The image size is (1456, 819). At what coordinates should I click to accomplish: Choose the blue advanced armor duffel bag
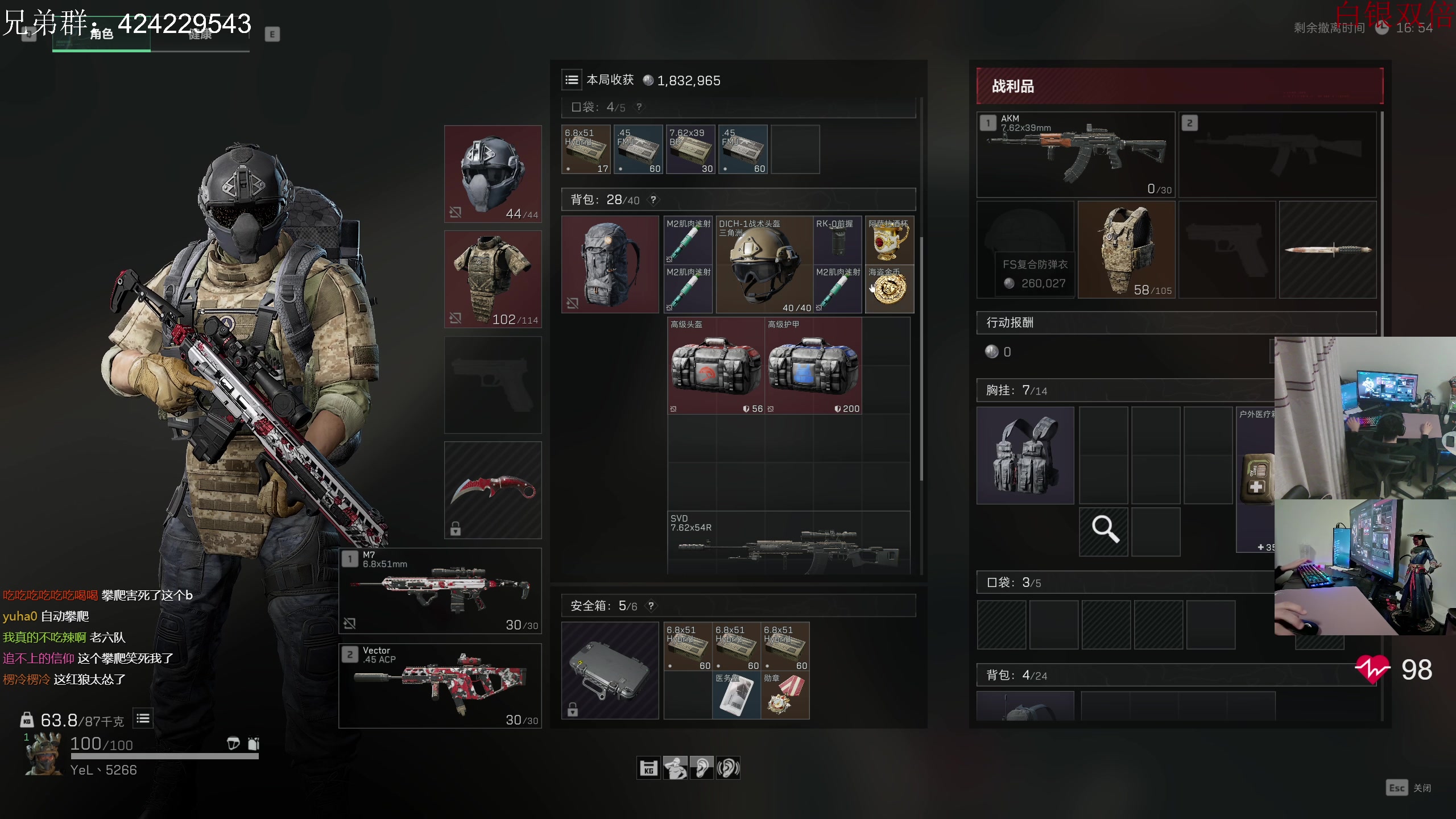tap(813, 366)
